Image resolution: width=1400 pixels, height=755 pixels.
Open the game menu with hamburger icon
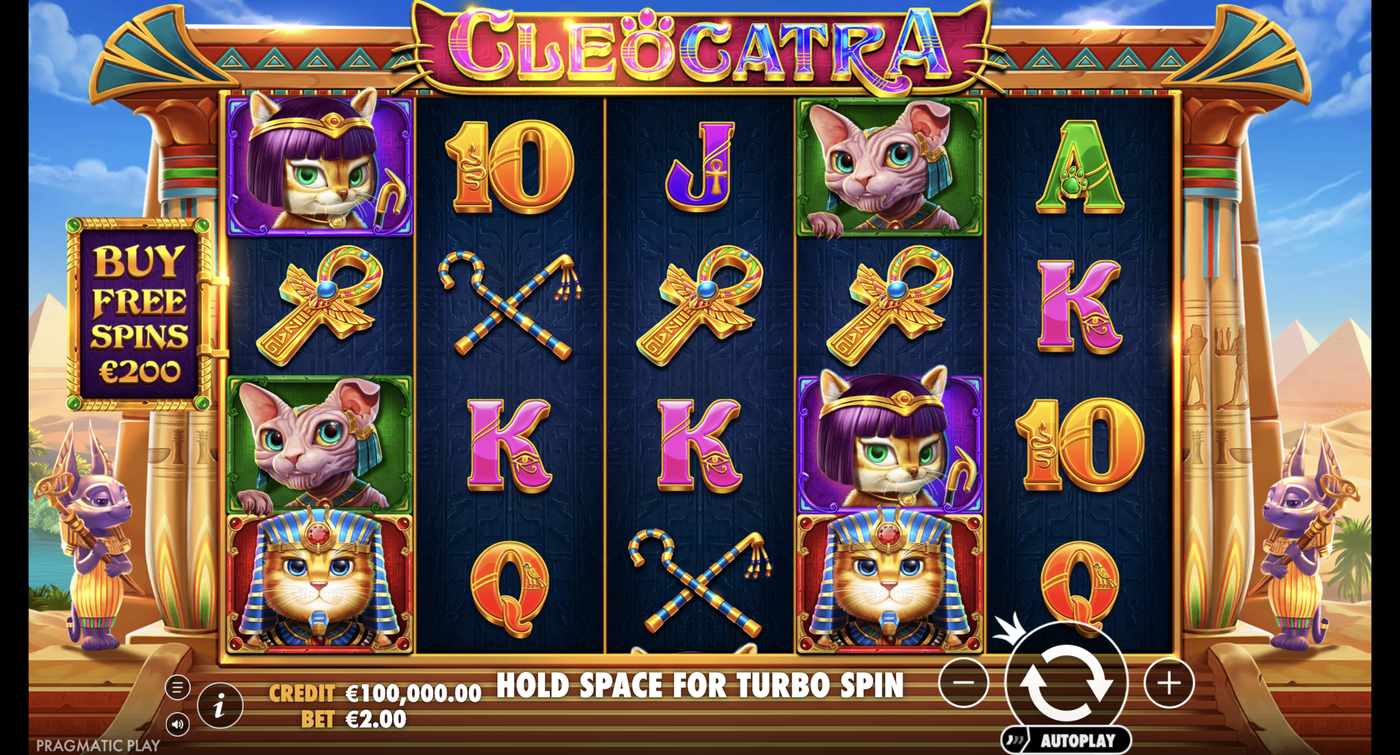tap(180, 687)
